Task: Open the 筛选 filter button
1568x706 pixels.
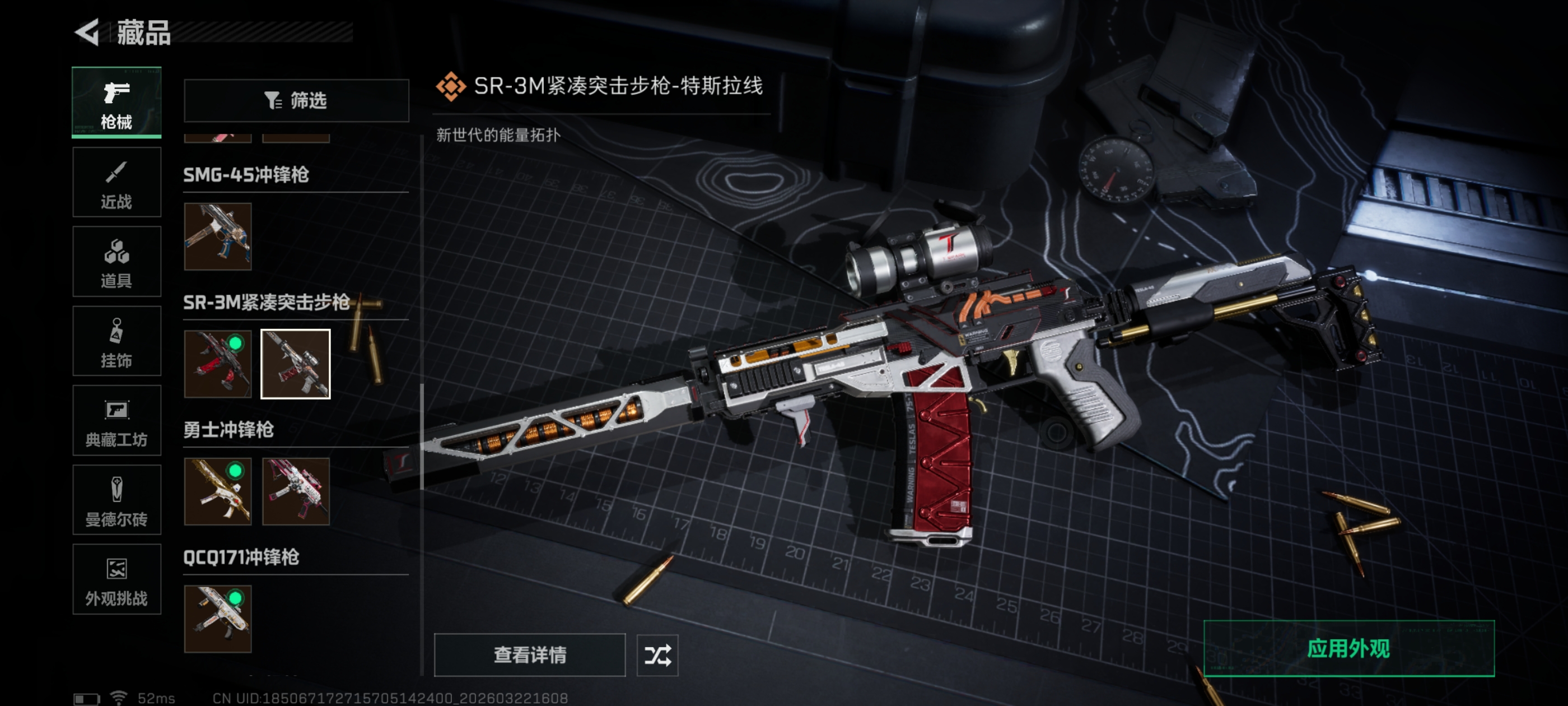Action: click(x=296, y=100)
